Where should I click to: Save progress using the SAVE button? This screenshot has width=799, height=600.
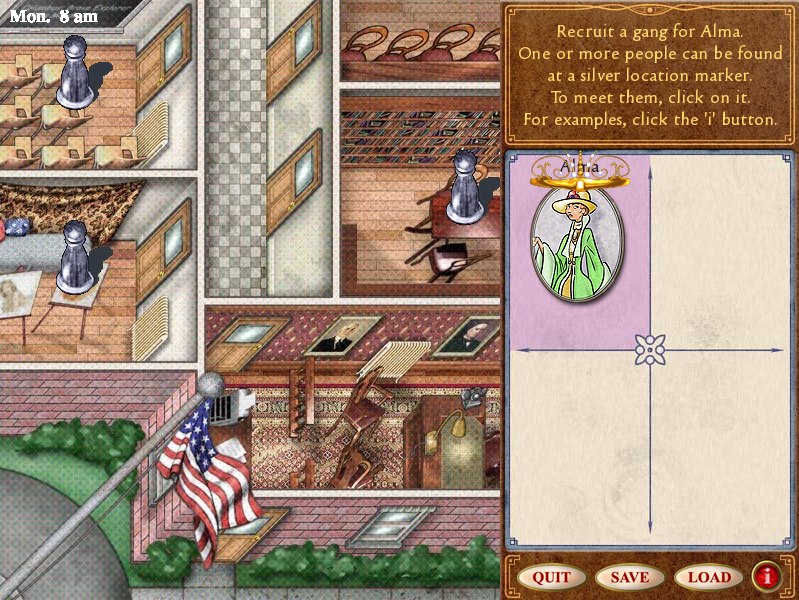click(629, 577)
